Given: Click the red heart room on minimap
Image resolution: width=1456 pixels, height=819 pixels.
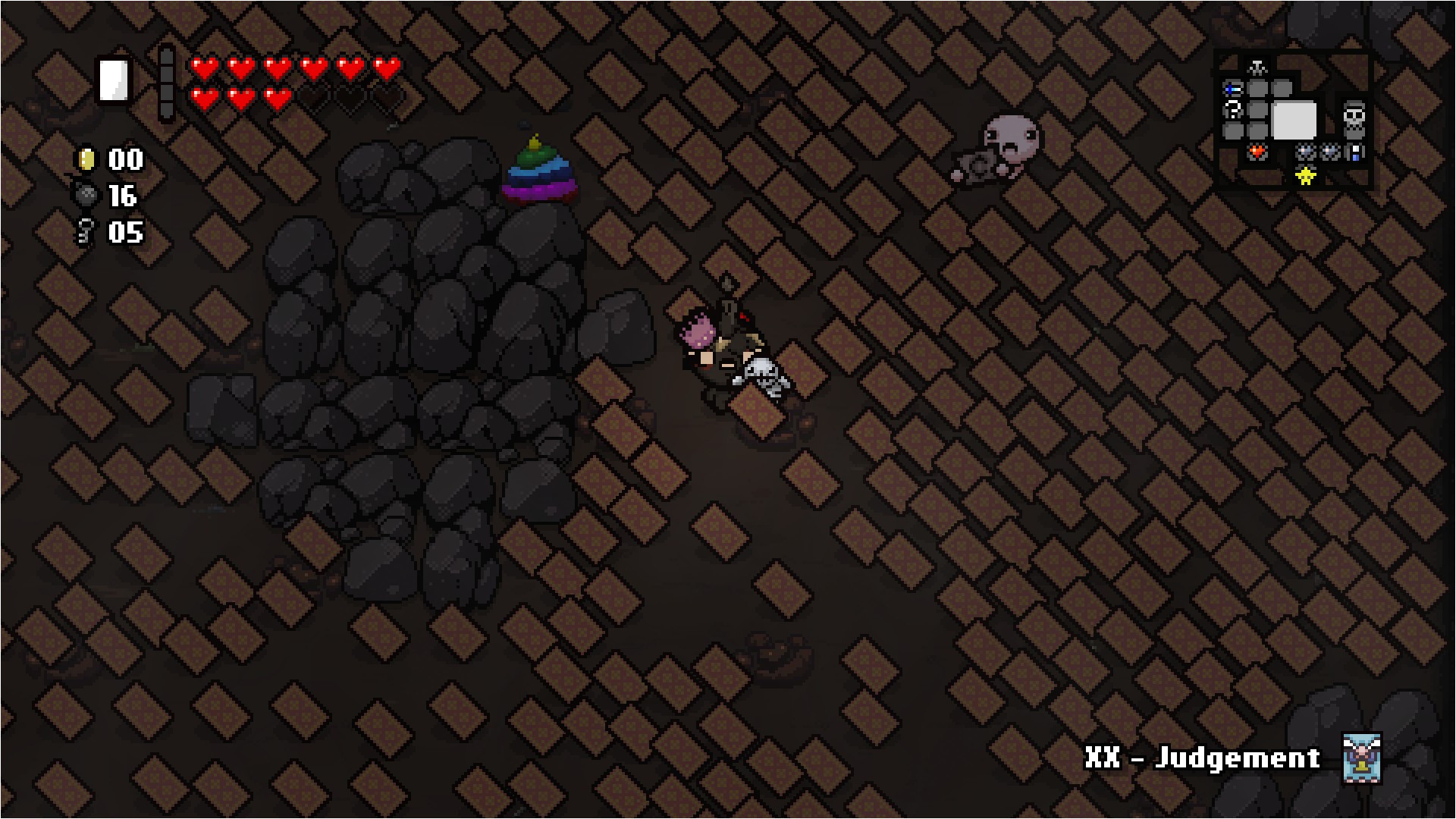Looking at the screenshot, I should [x=1257, y=152].
